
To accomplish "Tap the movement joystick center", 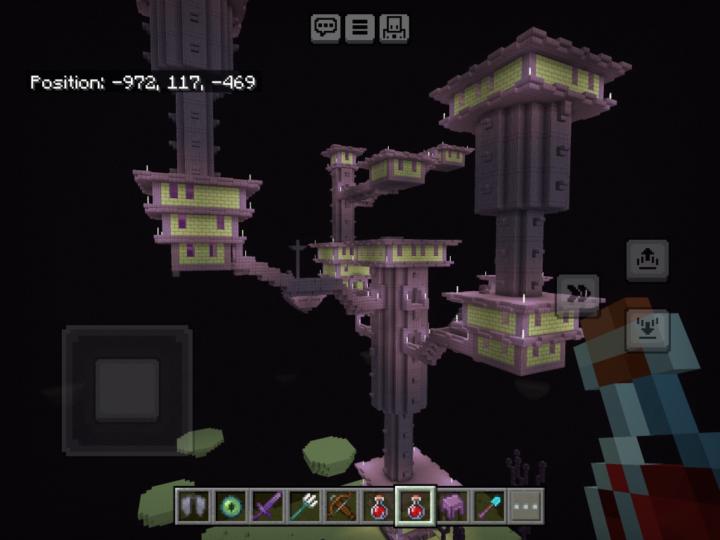I will click(127, 390).
